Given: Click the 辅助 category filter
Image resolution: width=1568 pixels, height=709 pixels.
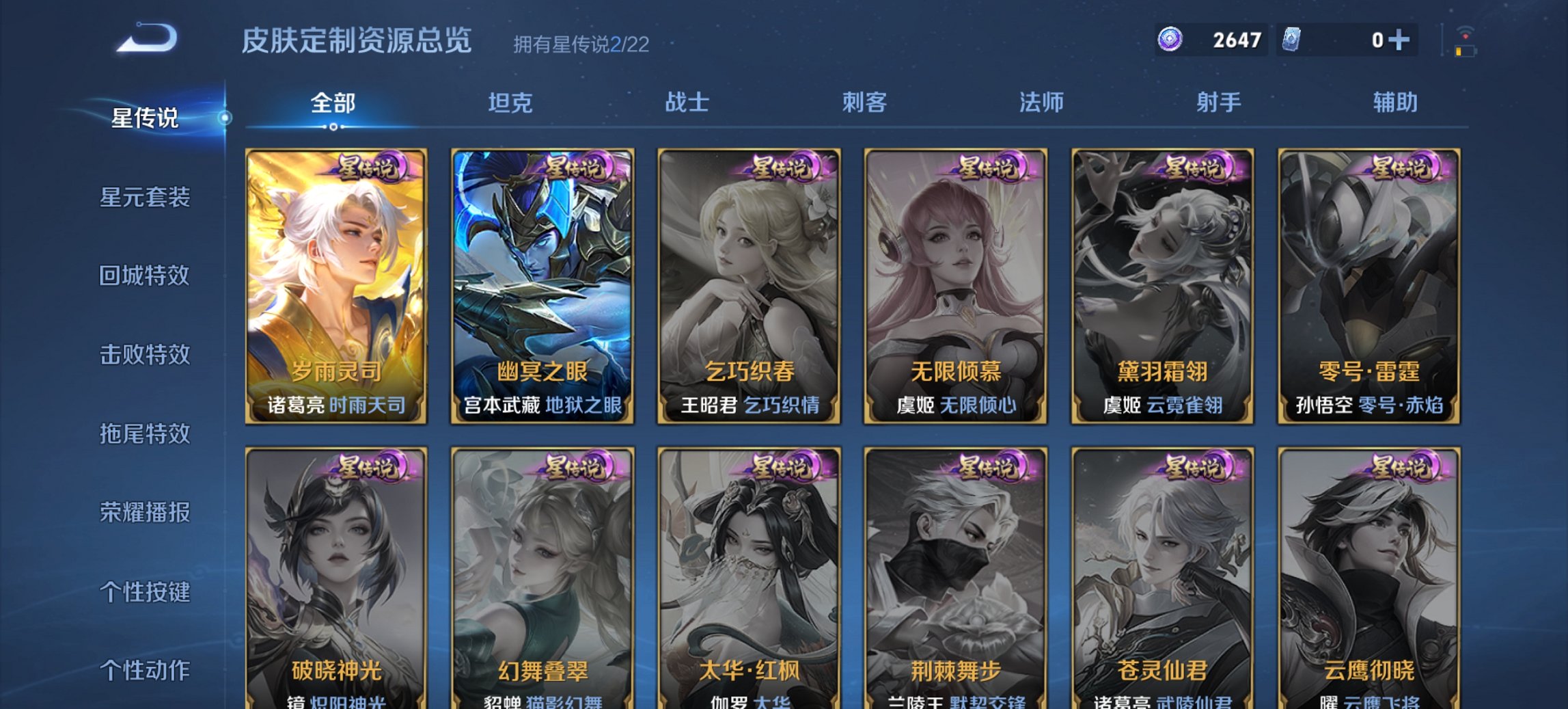Looking at the screenshot, I should pos(1394,101).
